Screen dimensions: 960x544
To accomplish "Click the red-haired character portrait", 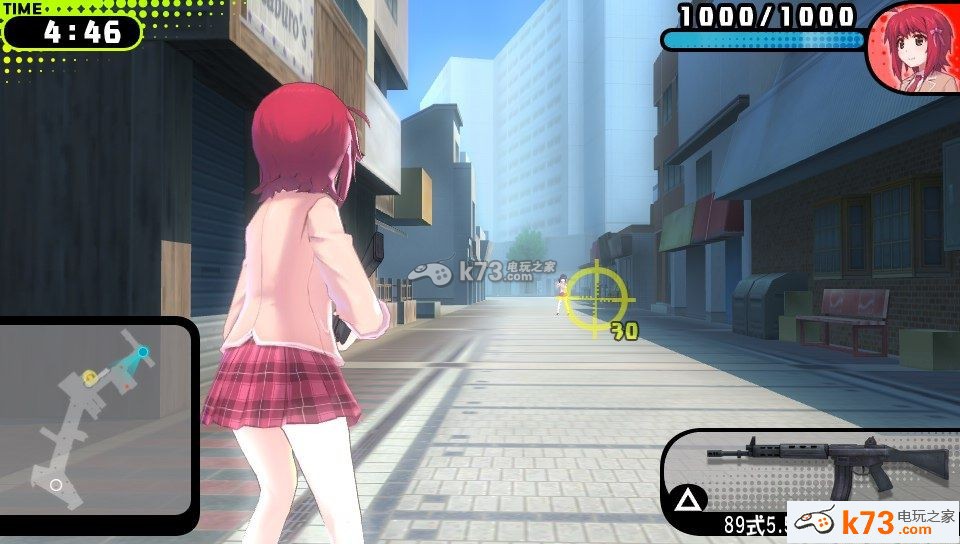I will (x=912, y=50).
